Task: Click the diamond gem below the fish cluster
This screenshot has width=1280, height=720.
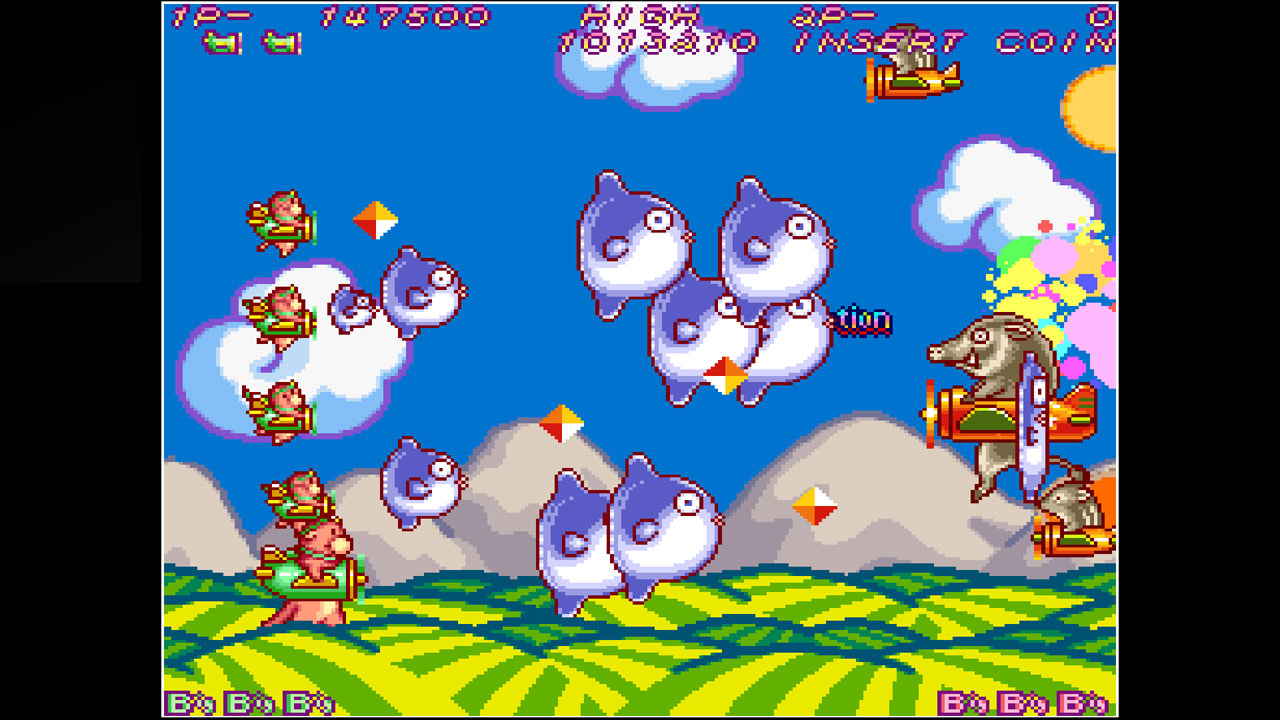Action: point(725,375)
